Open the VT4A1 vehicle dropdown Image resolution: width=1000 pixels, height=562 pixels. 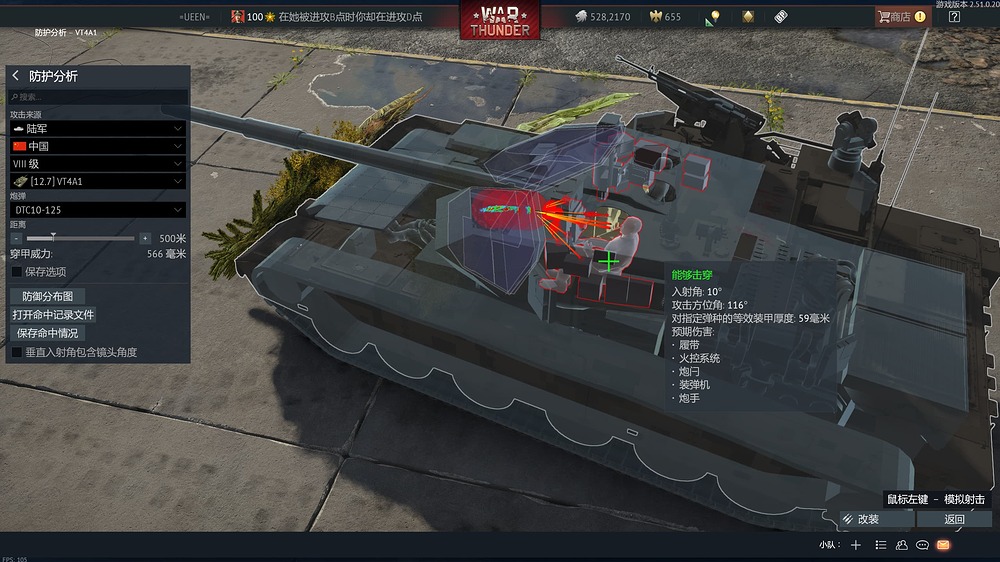tap(97, 181)
